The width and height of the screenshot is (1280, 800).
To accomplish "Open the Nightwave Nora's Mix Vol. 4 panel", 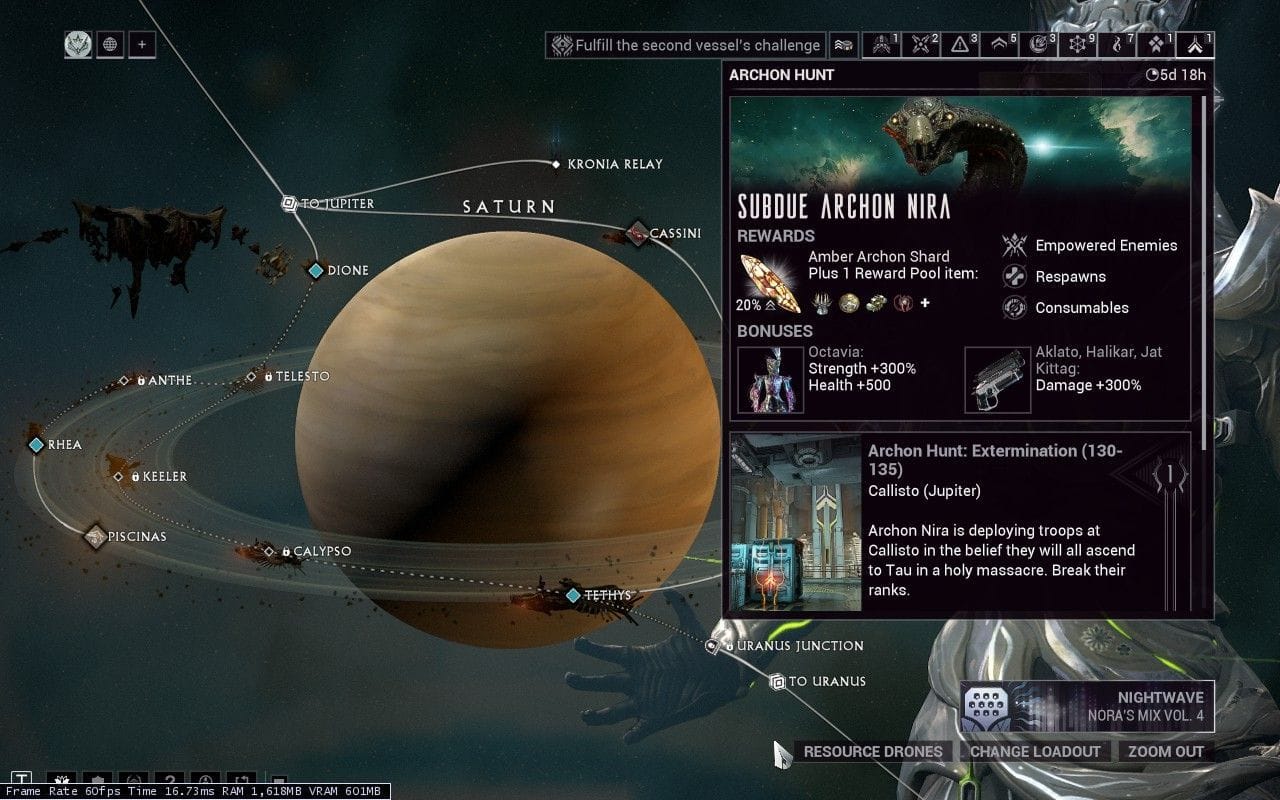I will click(x=1088, y=704).
